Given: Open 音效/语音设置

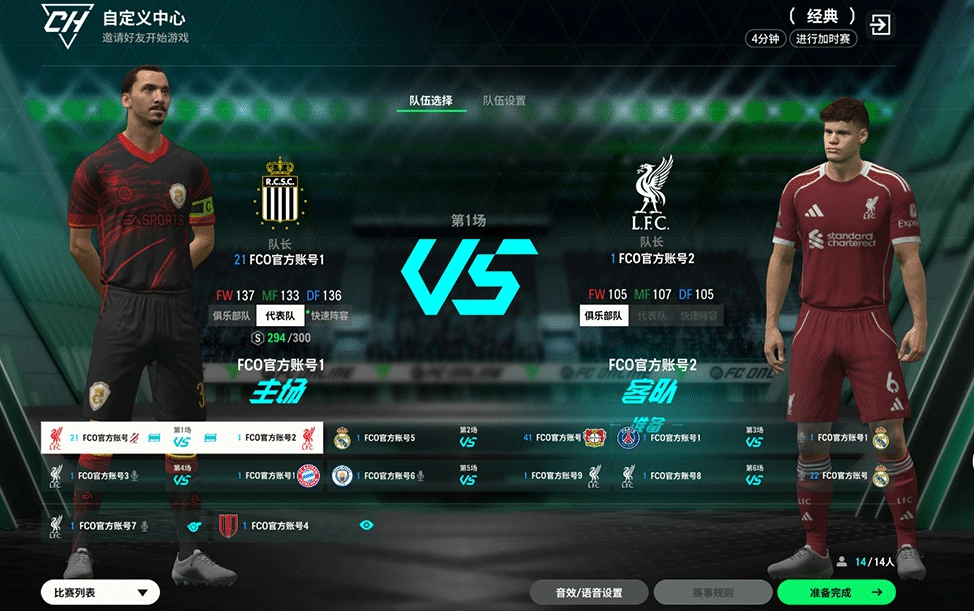Looking at the screenshot, I should coord(589,593).
